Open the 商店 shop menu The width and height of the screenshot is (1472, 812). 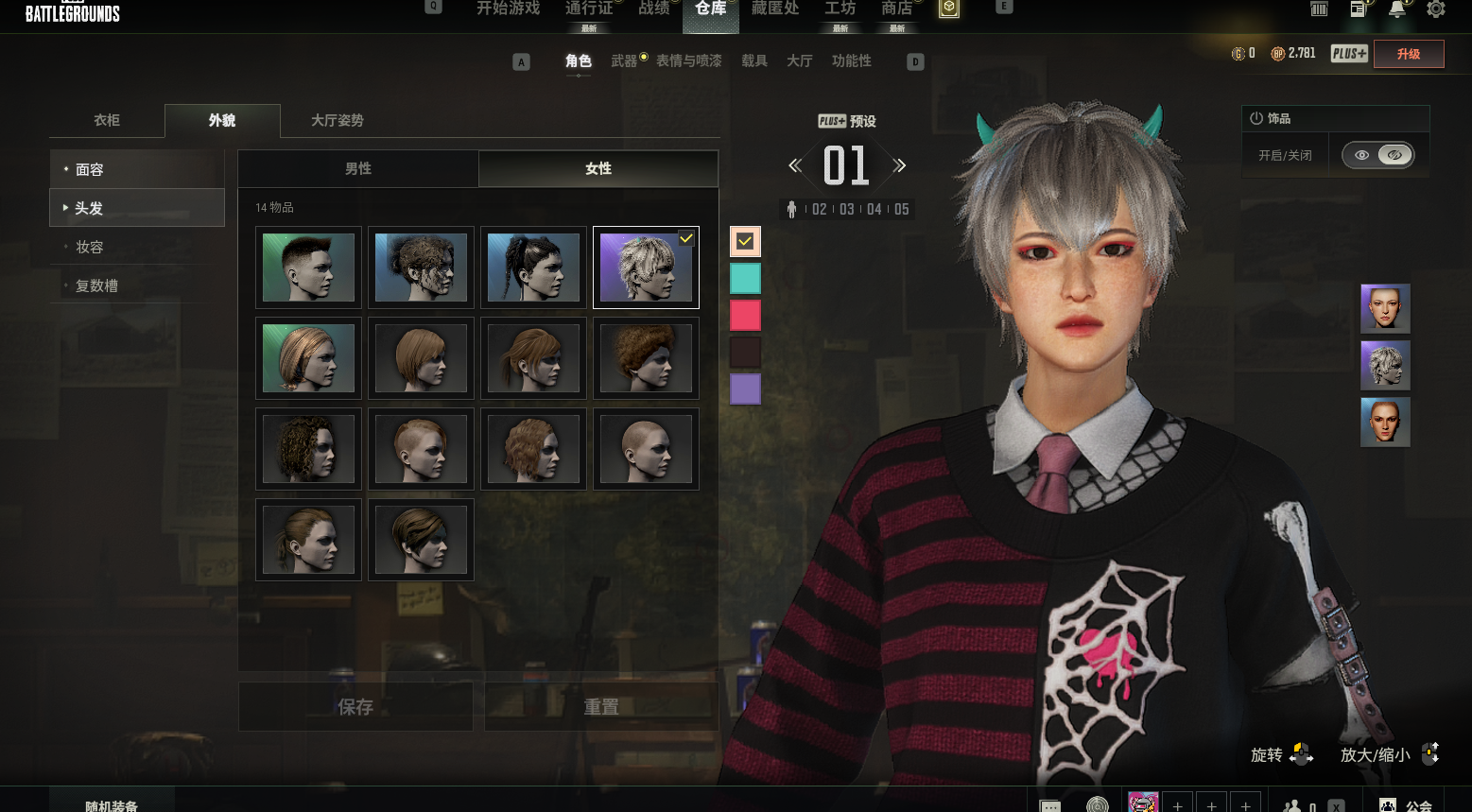coord(896,9)
